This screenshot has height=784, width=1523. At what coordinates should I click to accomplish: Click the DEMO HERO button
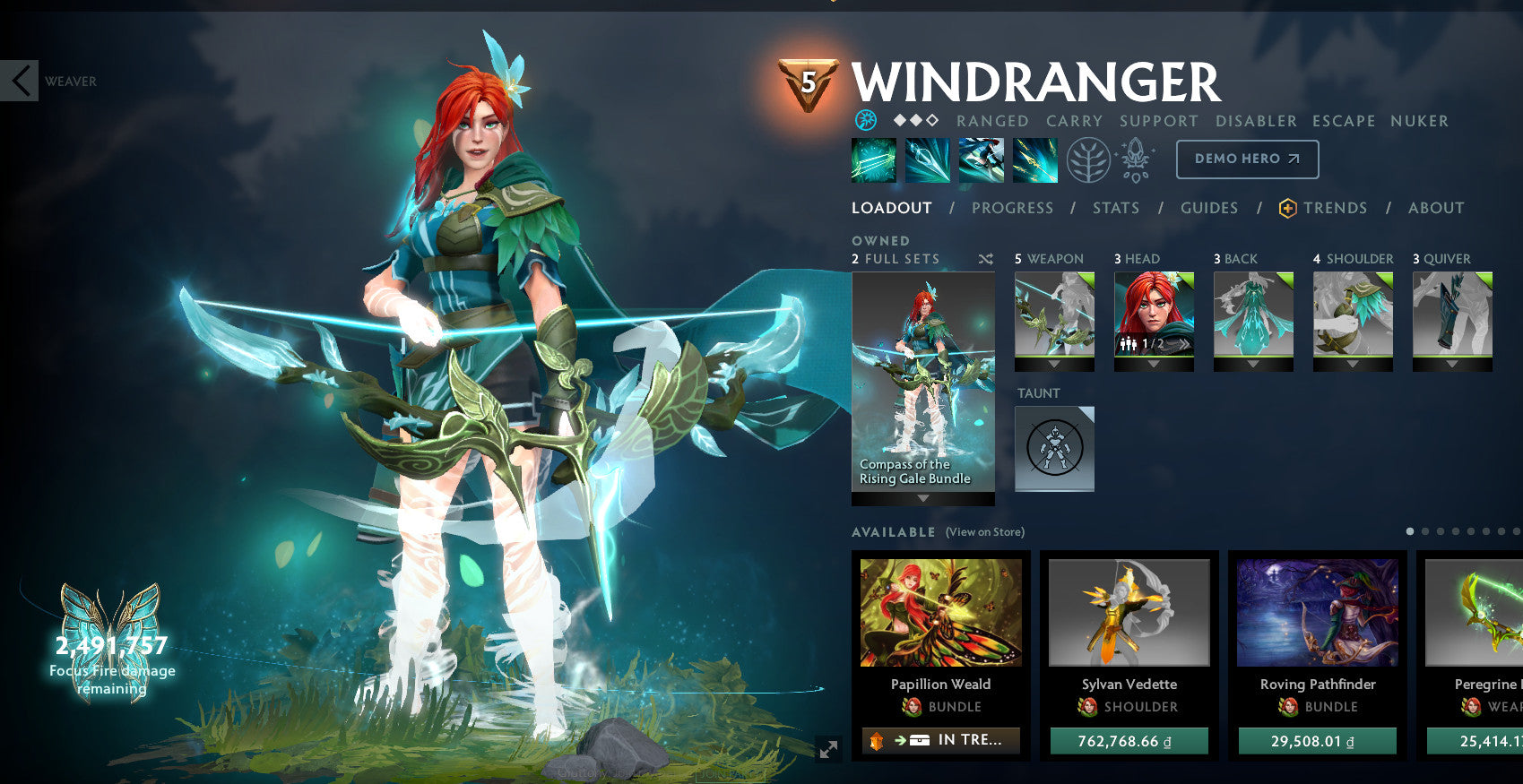(1247, 159)
